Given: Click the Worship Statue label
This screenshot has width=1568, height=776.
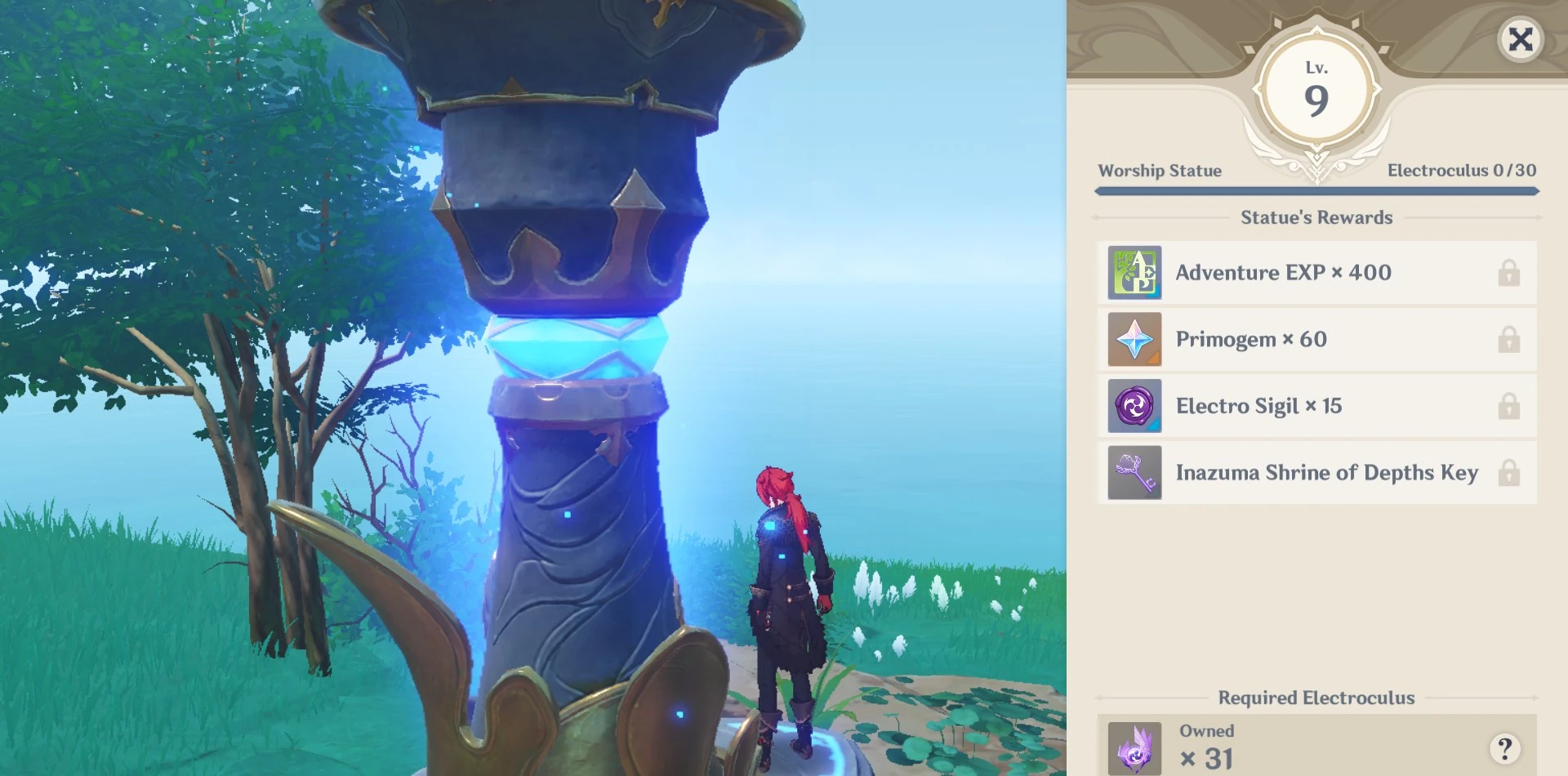Looking at the screenshot, I should (x=1160, y=171).
